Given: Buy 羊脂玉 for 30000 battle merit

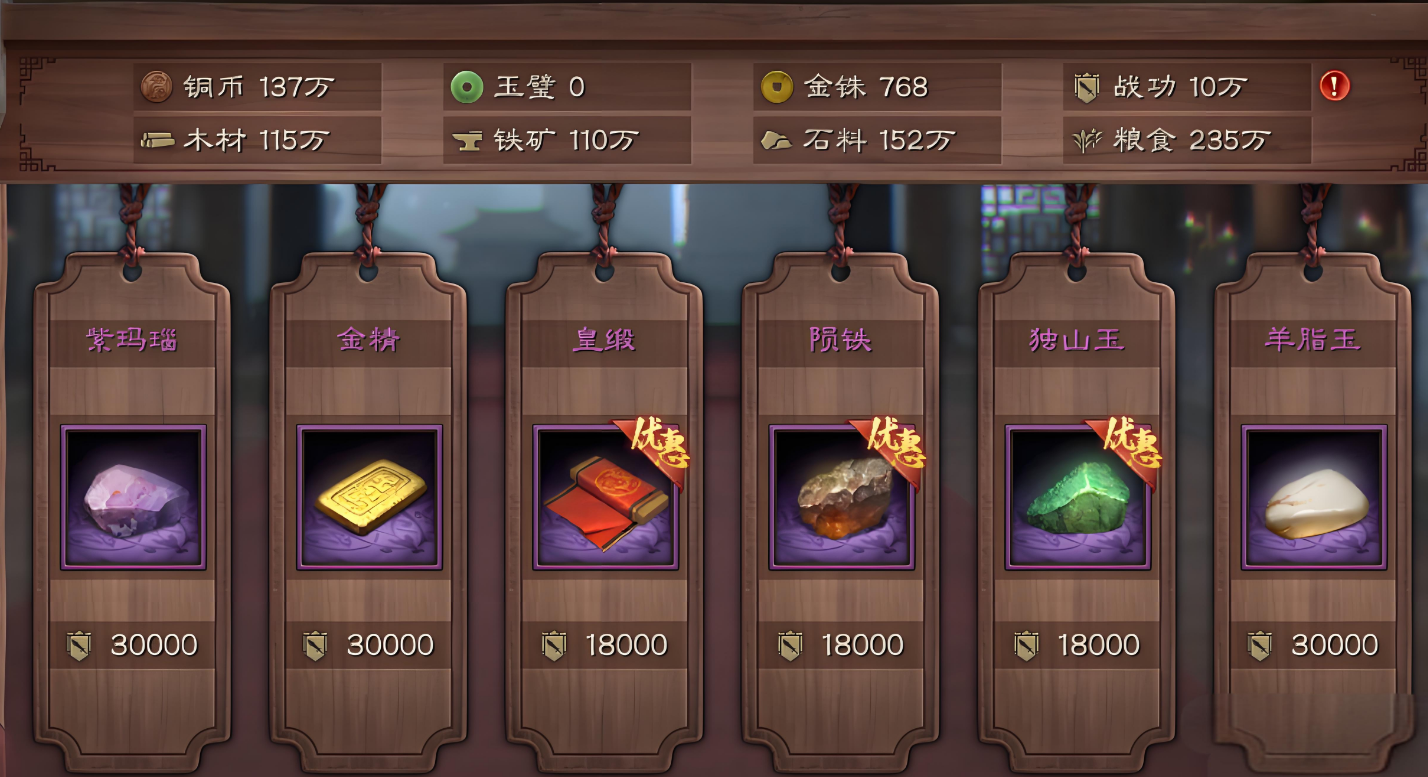Looking at the screenshot, I should pos(1313,645).
